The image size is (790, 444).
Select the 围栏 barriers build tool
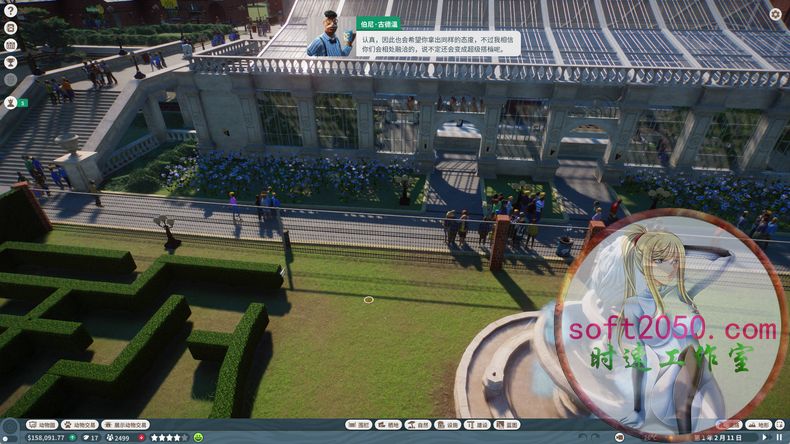point(359,425)
